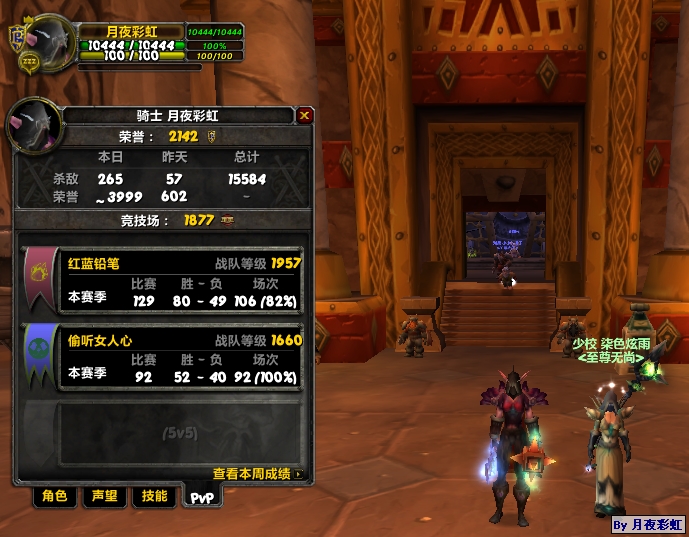
Task: Show this week's results with 查看本周成绩
Action: coord(256,474)
